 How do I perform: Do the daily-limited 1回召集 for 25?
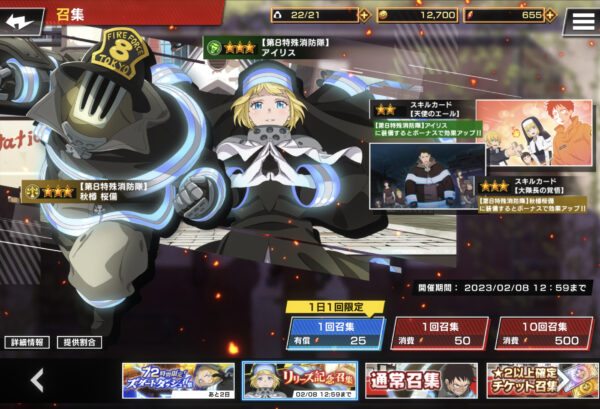coord(336,333)
